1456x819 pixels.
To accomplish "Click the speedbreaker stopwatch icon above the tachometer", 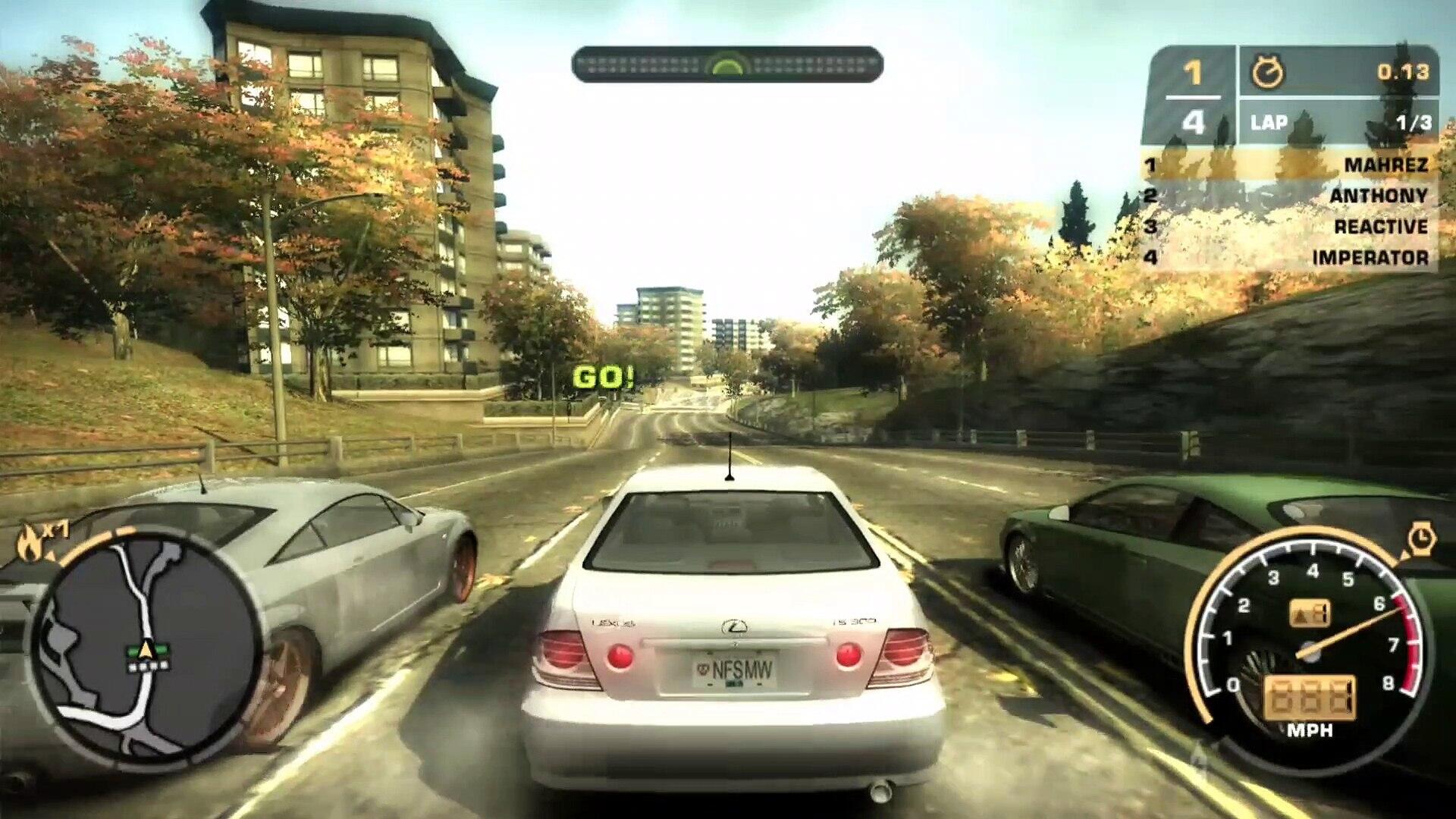I will [x=1420, y=539].
